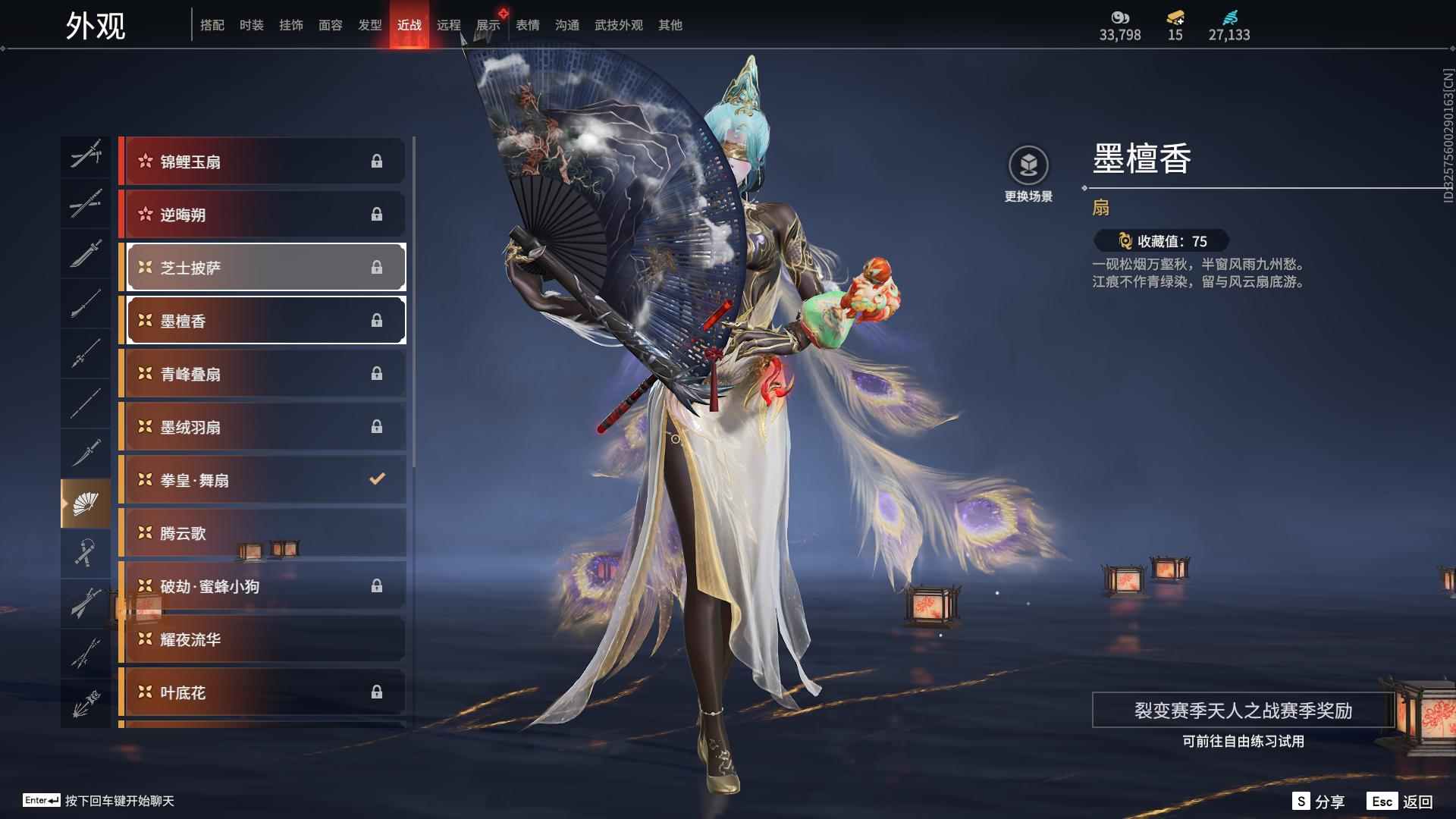Choose the 墨绒羽扇 skin
The image size is (1456, 819).
tap(262, 427)
